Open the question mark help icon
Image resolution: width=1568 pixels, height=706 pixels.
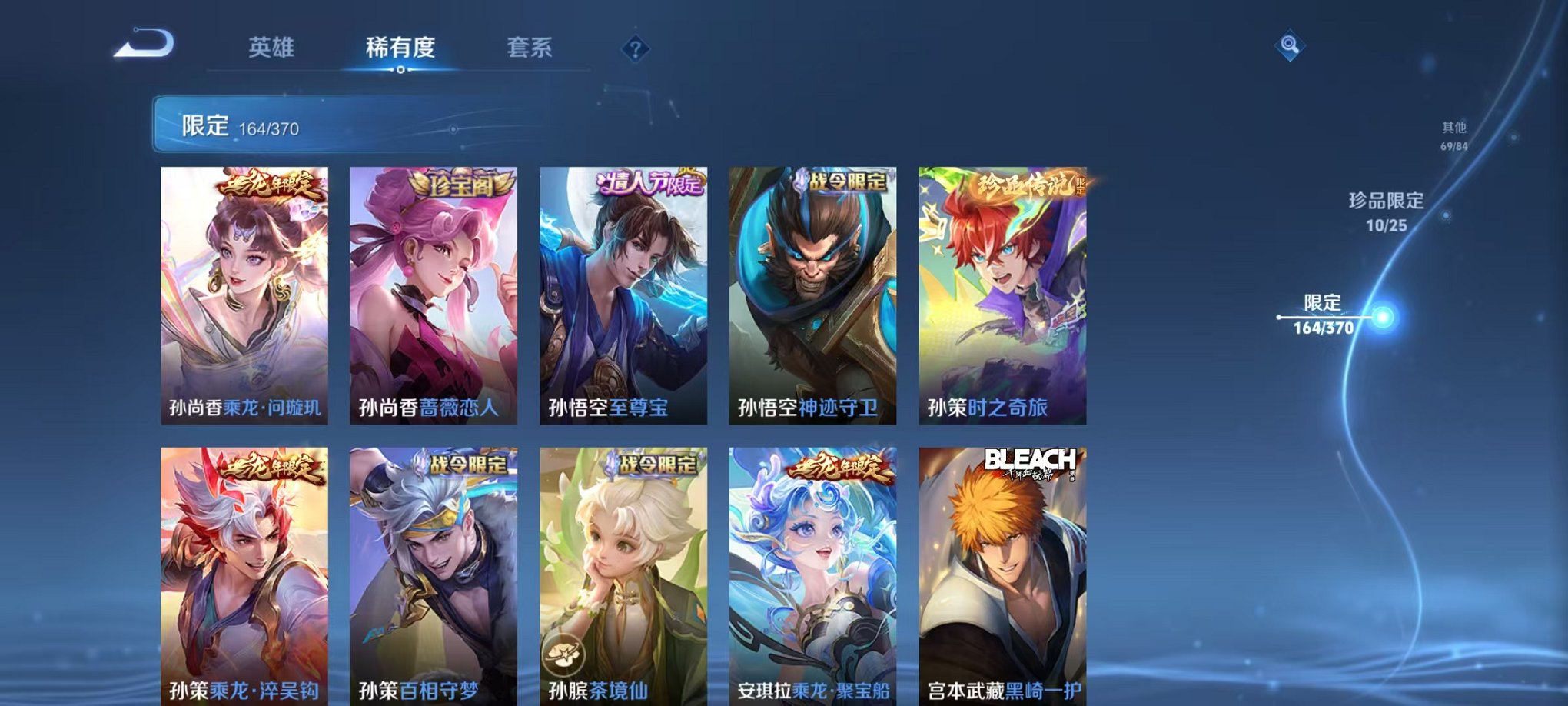pyautogui.click(x=634, y=50)
